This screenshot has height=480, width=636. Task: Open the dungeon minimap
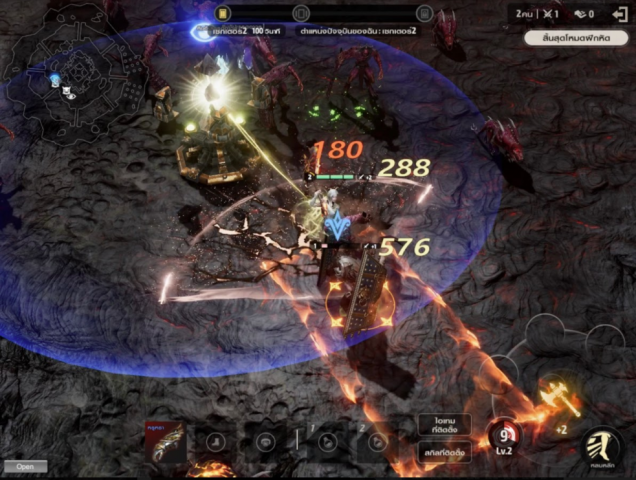68,86
